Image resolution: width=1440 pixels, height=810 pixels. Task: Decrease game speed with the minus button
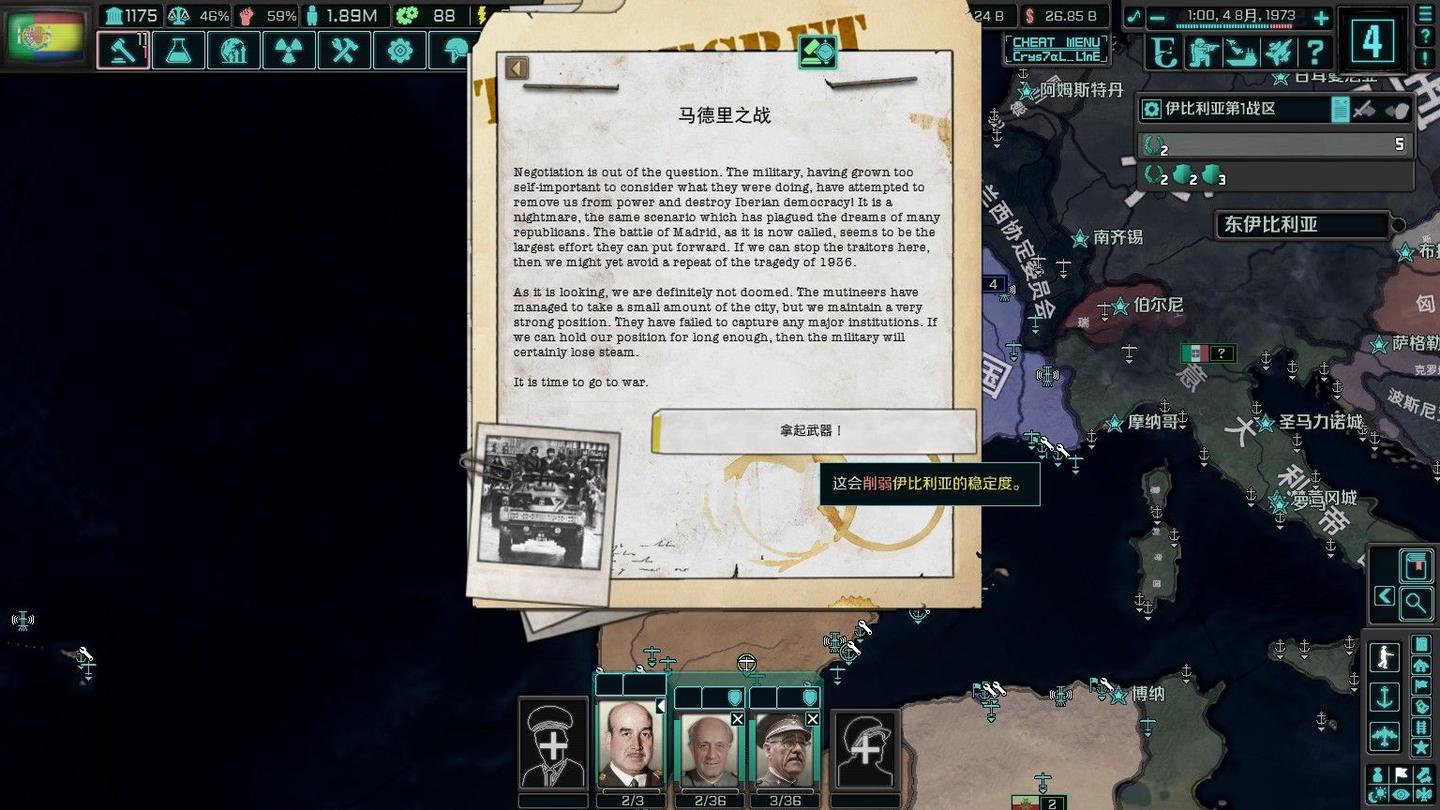click(x=1157, y=17)
